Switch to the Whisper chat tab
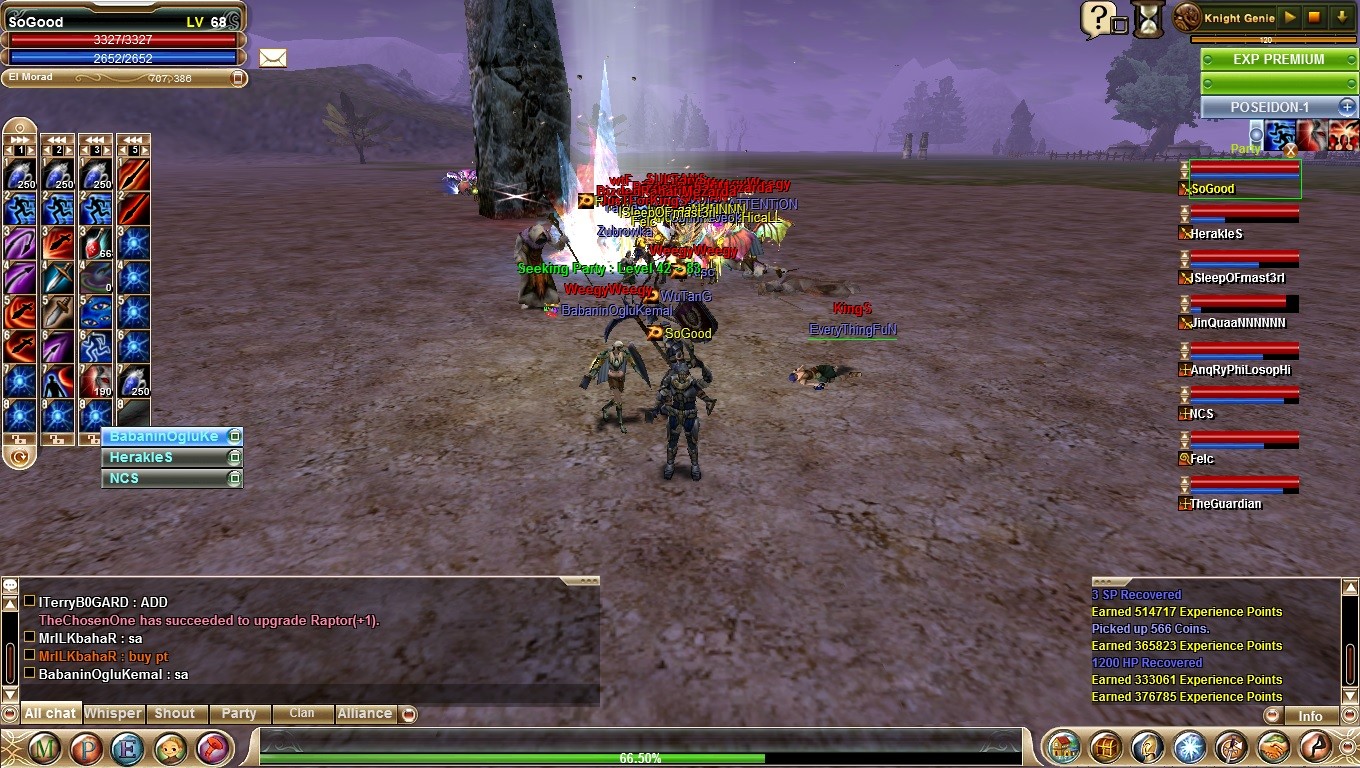Viewport: 1360px width, 768px height. [113, 714]
